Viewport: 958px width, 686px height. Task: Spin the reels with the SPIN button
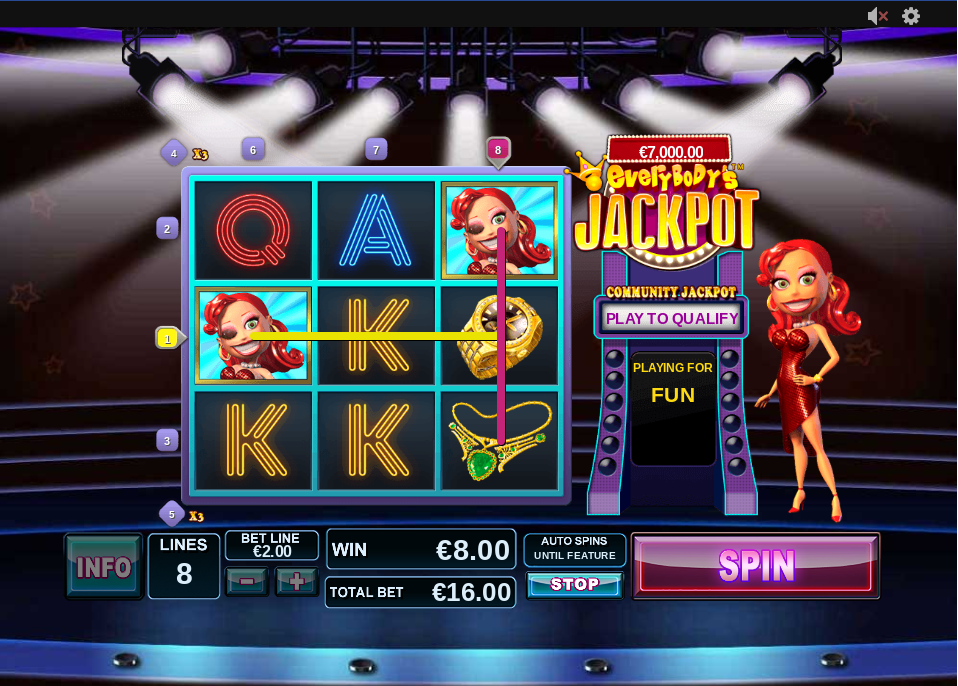point(756,565)
